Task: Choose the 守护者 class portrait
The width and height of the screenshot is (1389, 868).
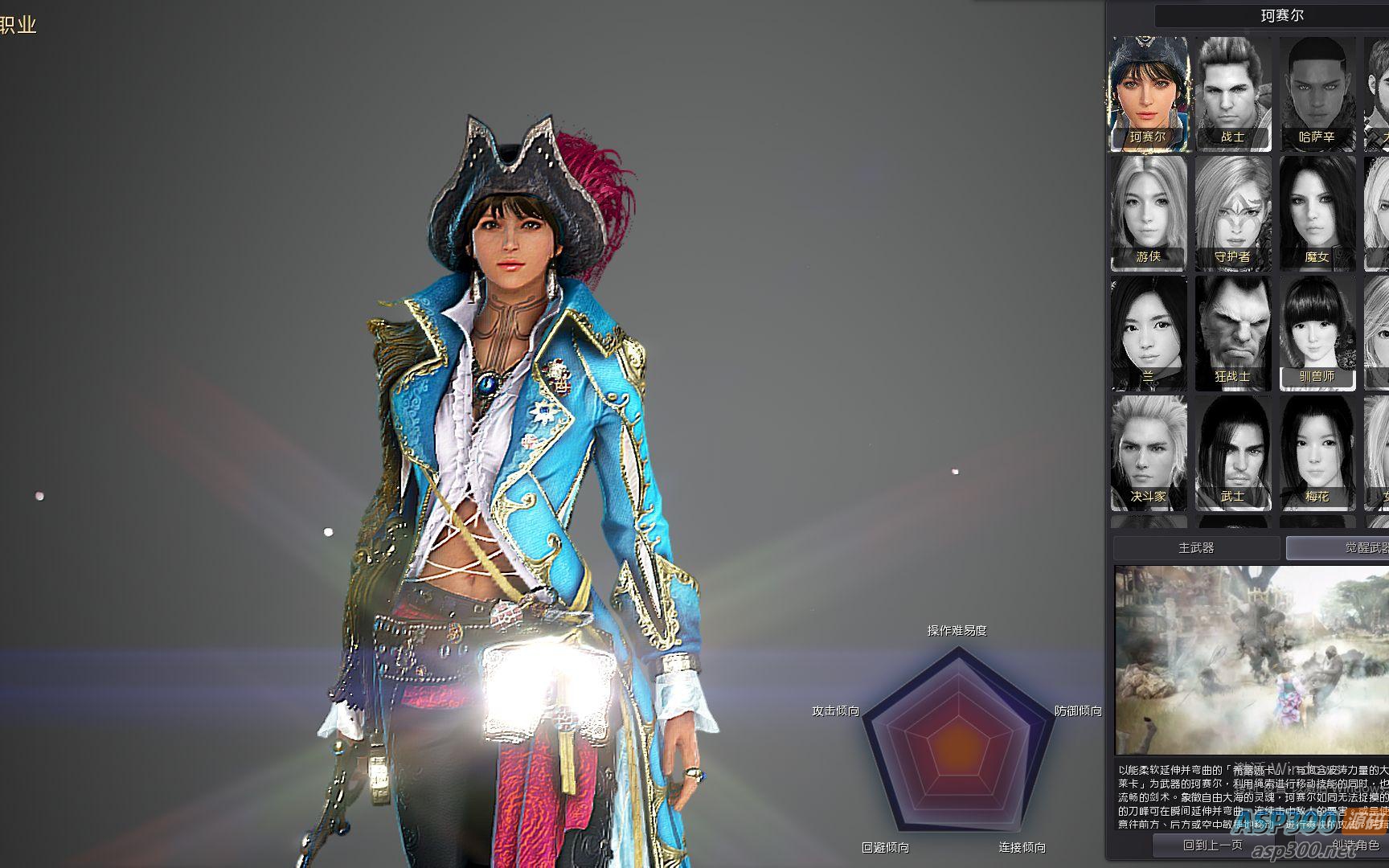Action: (1232, 213)
